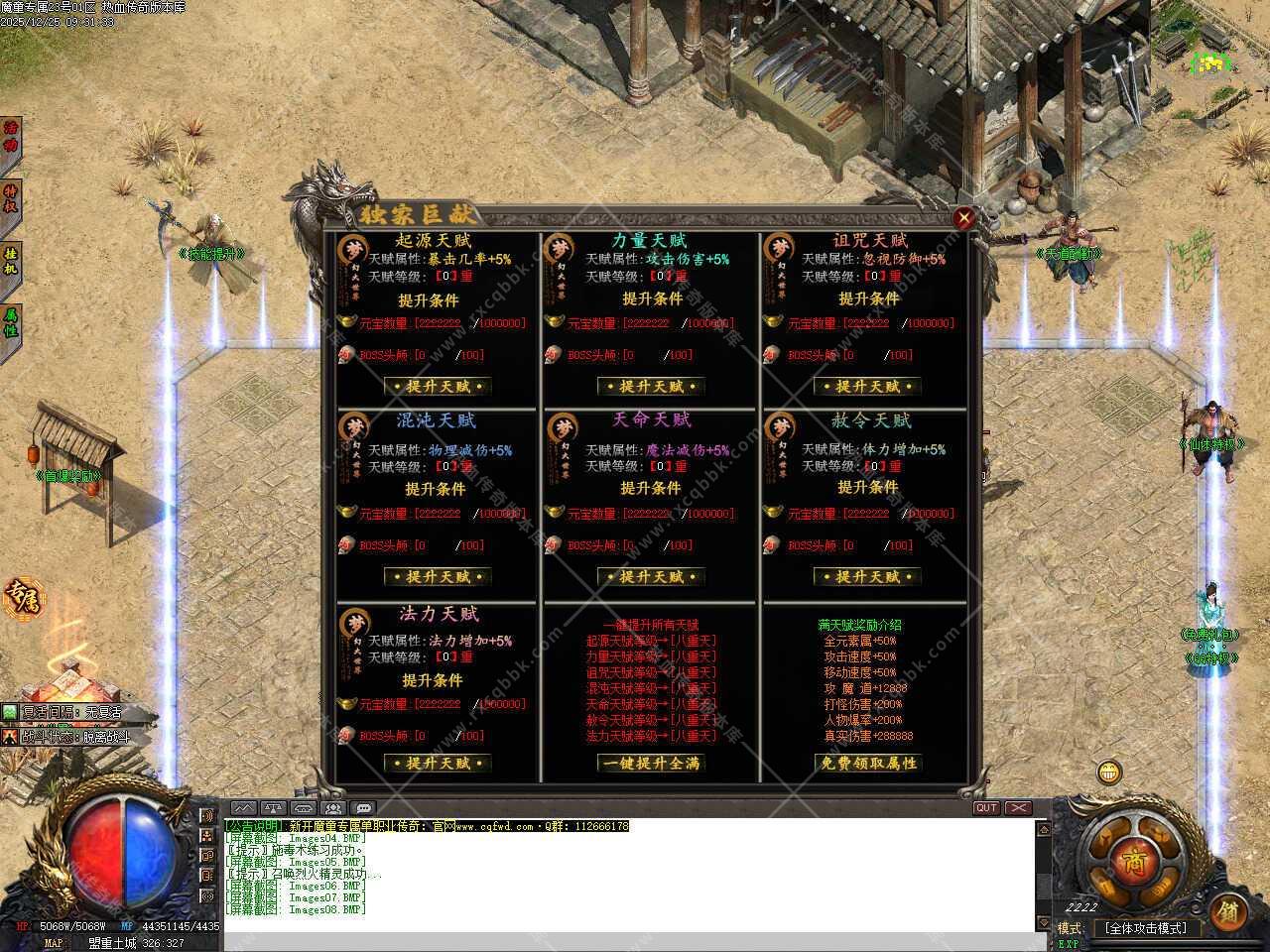This screenshot has height=952, width=1270.
Task: Upgrade the 天命天赋 talent
Action: [x=652, y=576]
